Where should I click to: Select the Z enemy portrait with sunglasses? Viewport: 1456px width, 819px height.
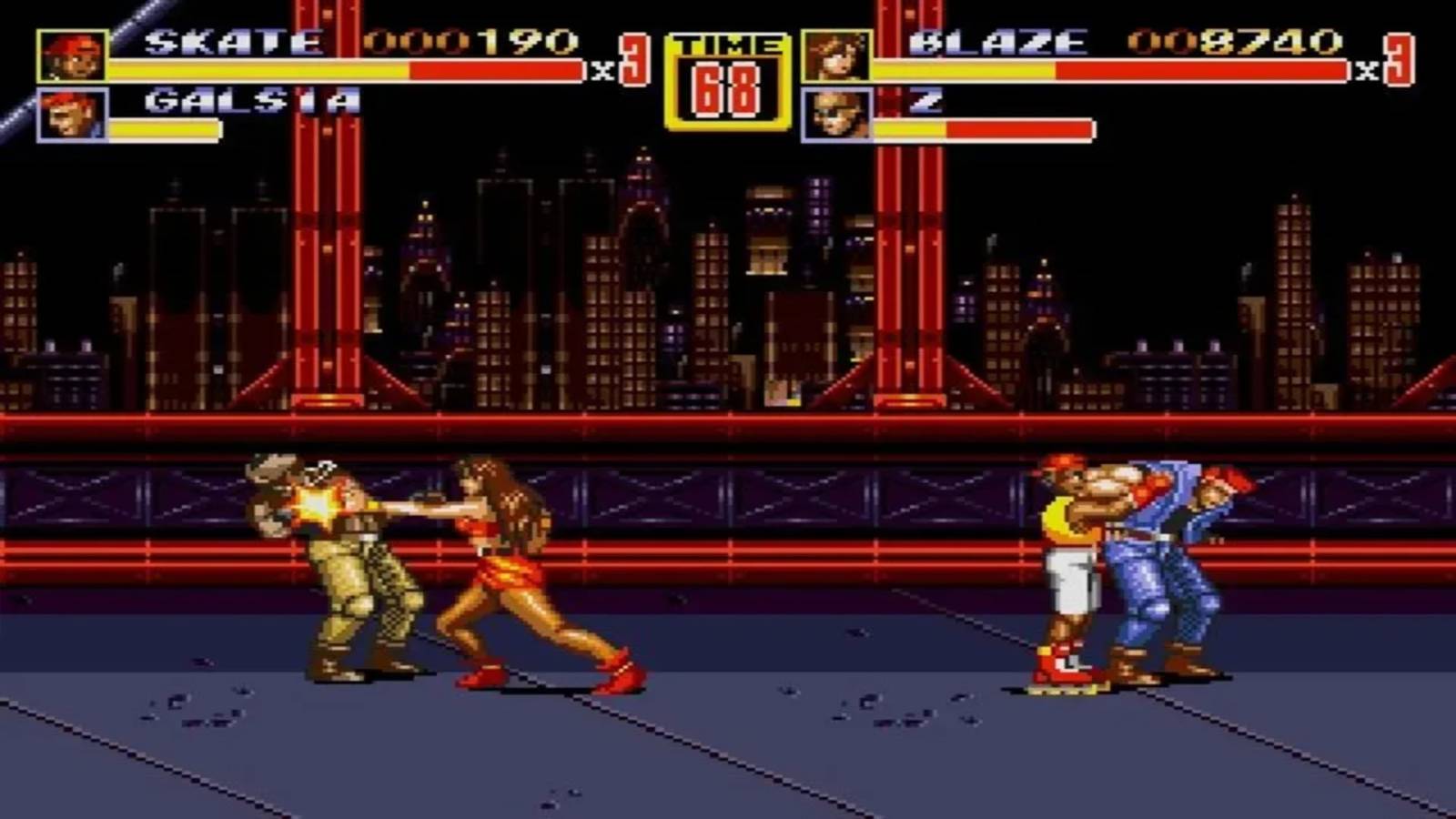(835, 116)
